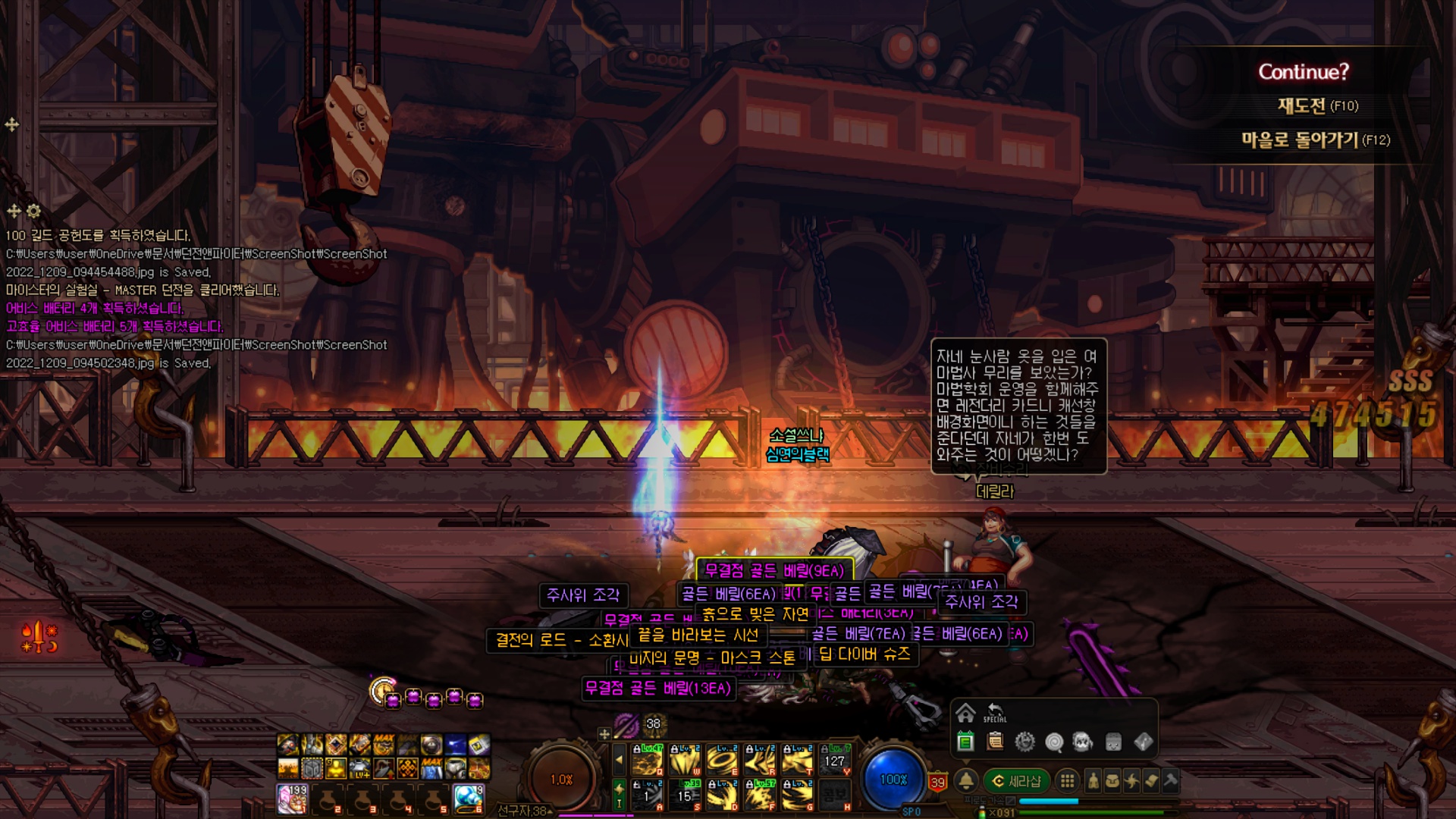The width and height of the screenshot is (1456, 819).
Task: Open the character figure menu icon
Action: point(1093,780)
